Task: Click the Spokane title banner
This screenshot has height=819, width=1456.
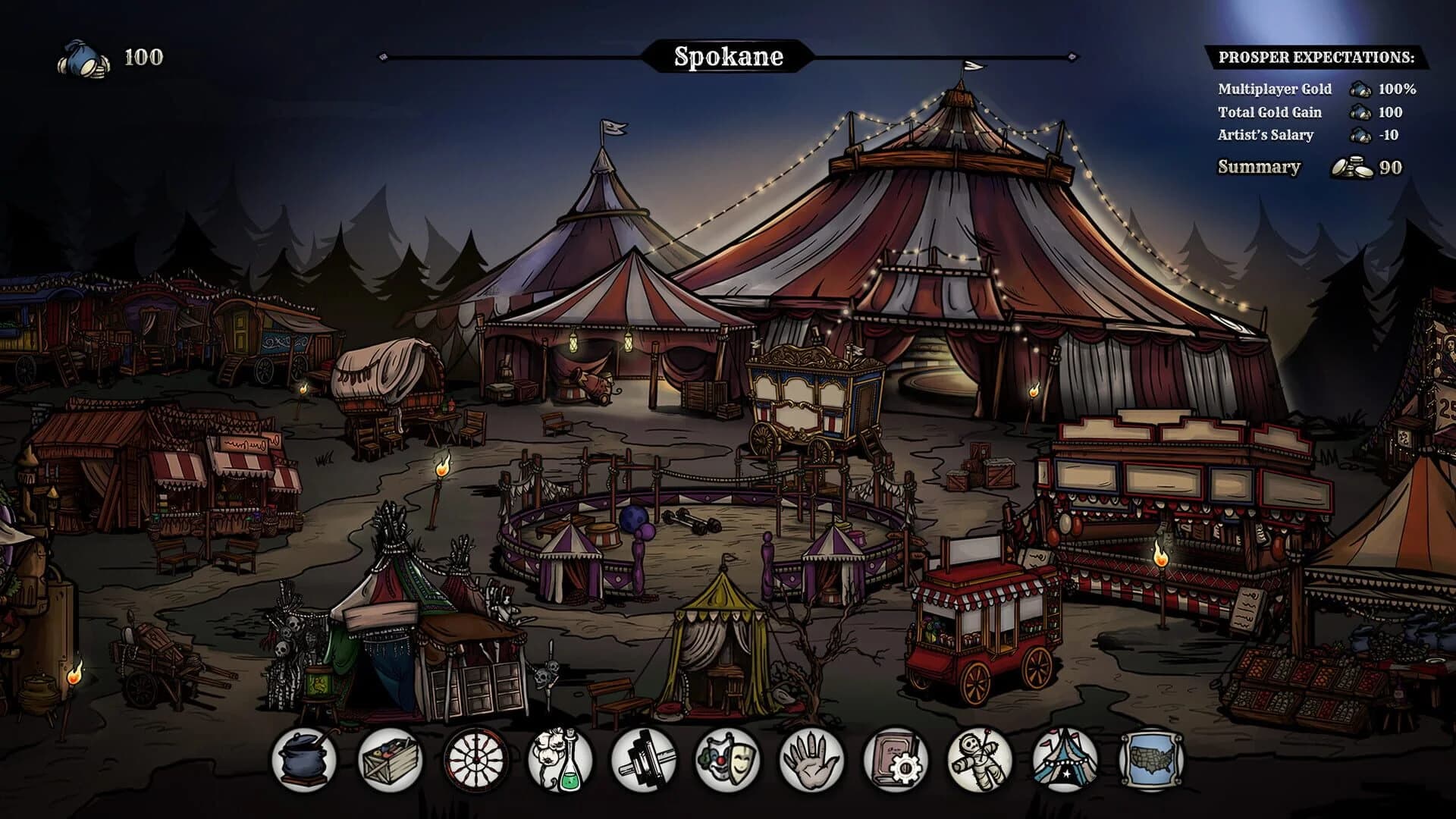Action: point(728,56)
